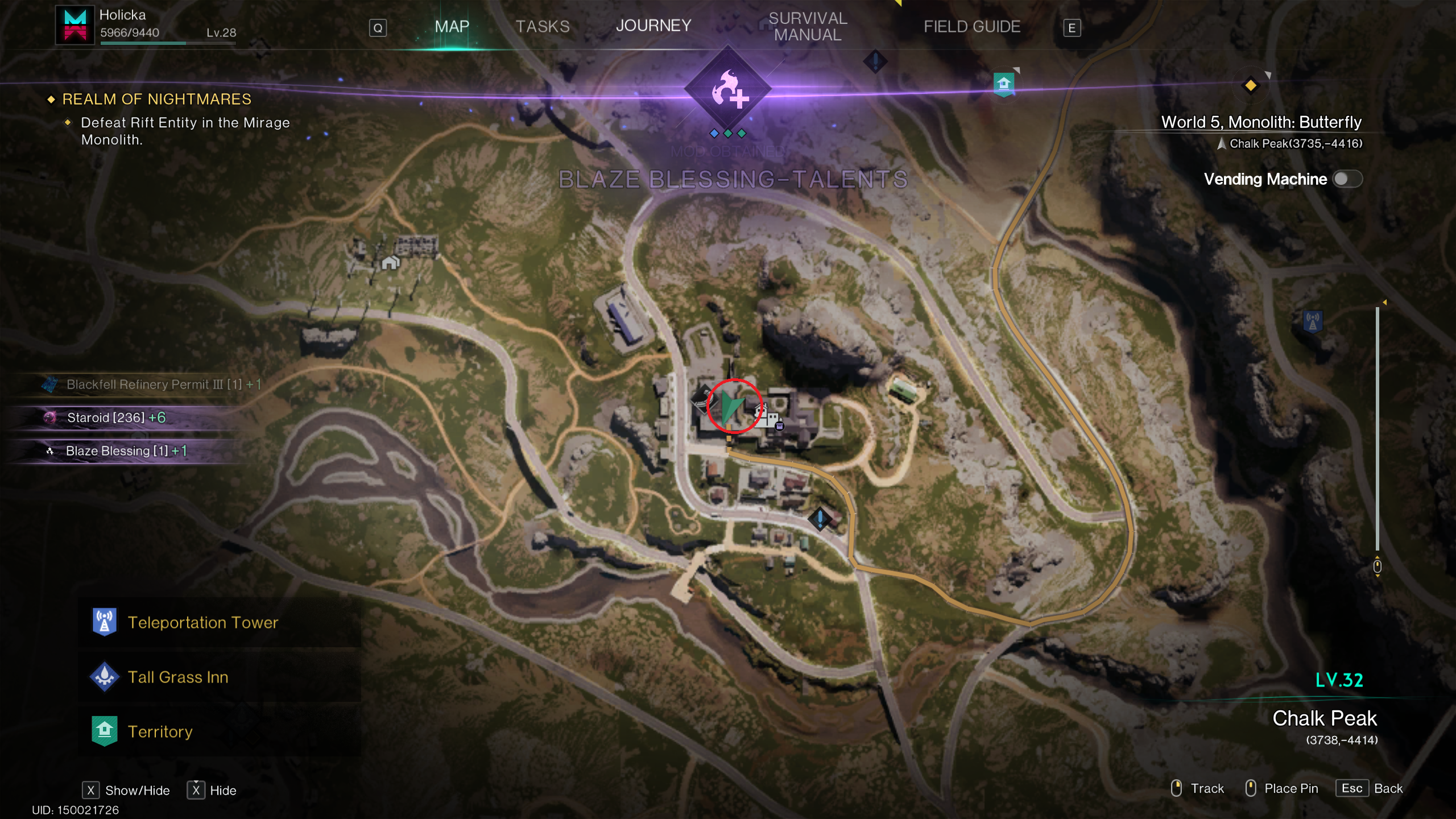Pick the Territory legend entry

[160, 731]
